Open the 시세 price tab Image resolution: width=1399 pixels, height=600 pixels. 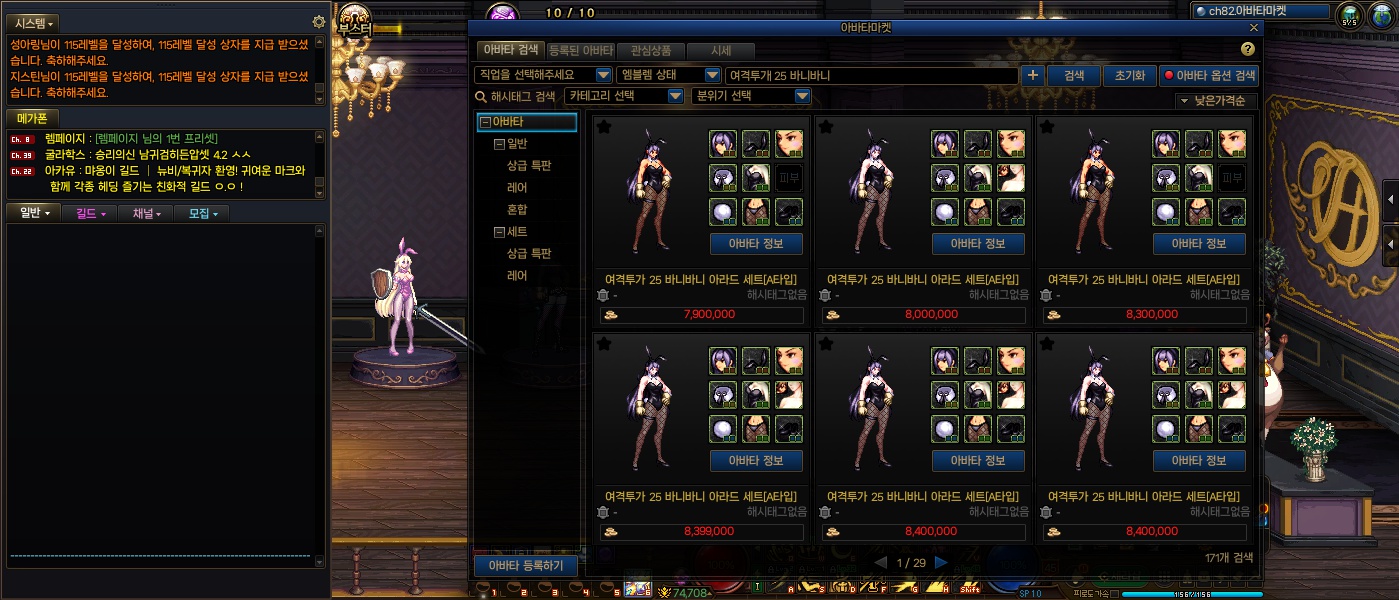click(x=721, y=50)
